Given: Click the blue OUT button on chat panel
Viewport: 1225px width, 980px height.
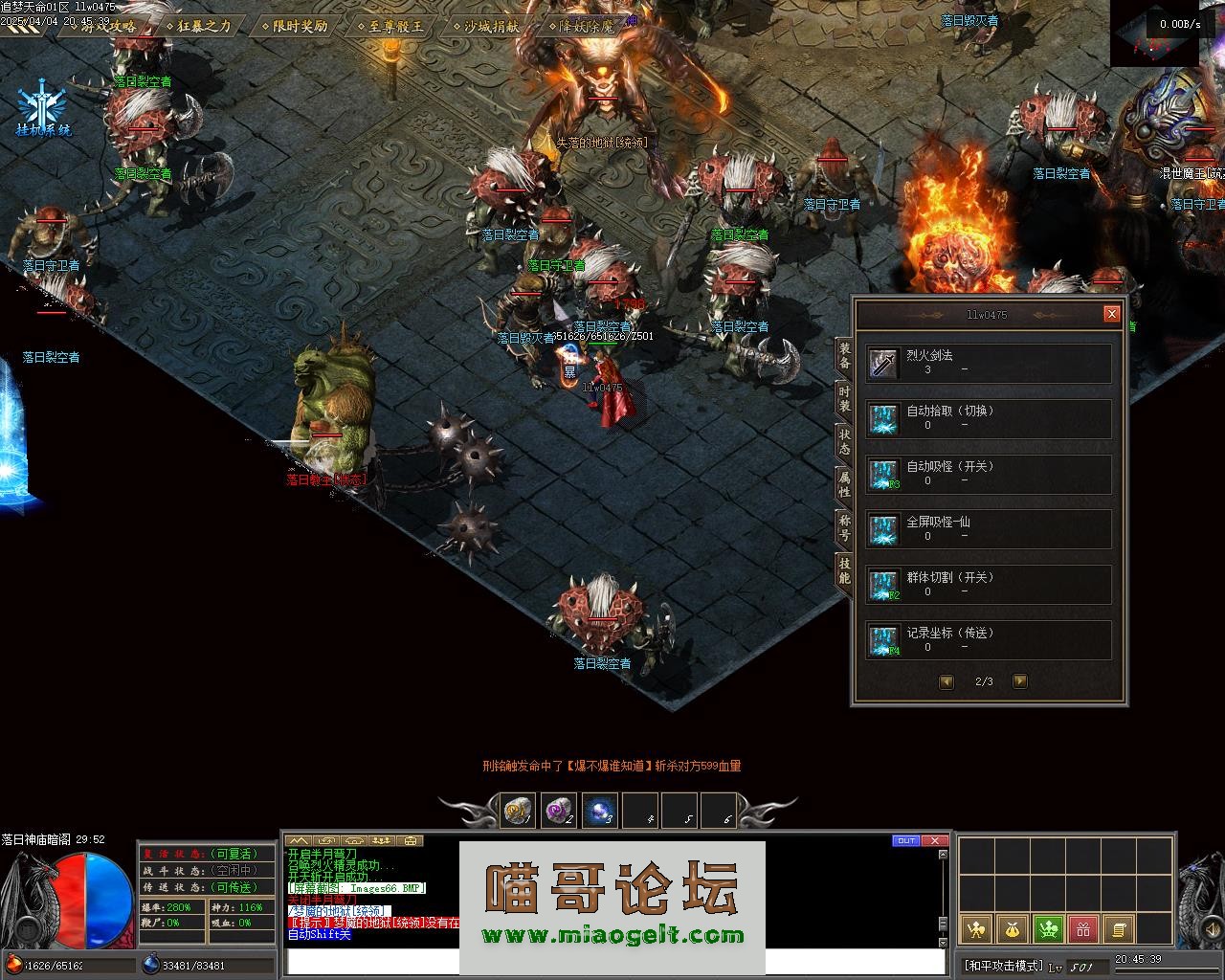Looking at the screenshot, I should click(904, 840).
